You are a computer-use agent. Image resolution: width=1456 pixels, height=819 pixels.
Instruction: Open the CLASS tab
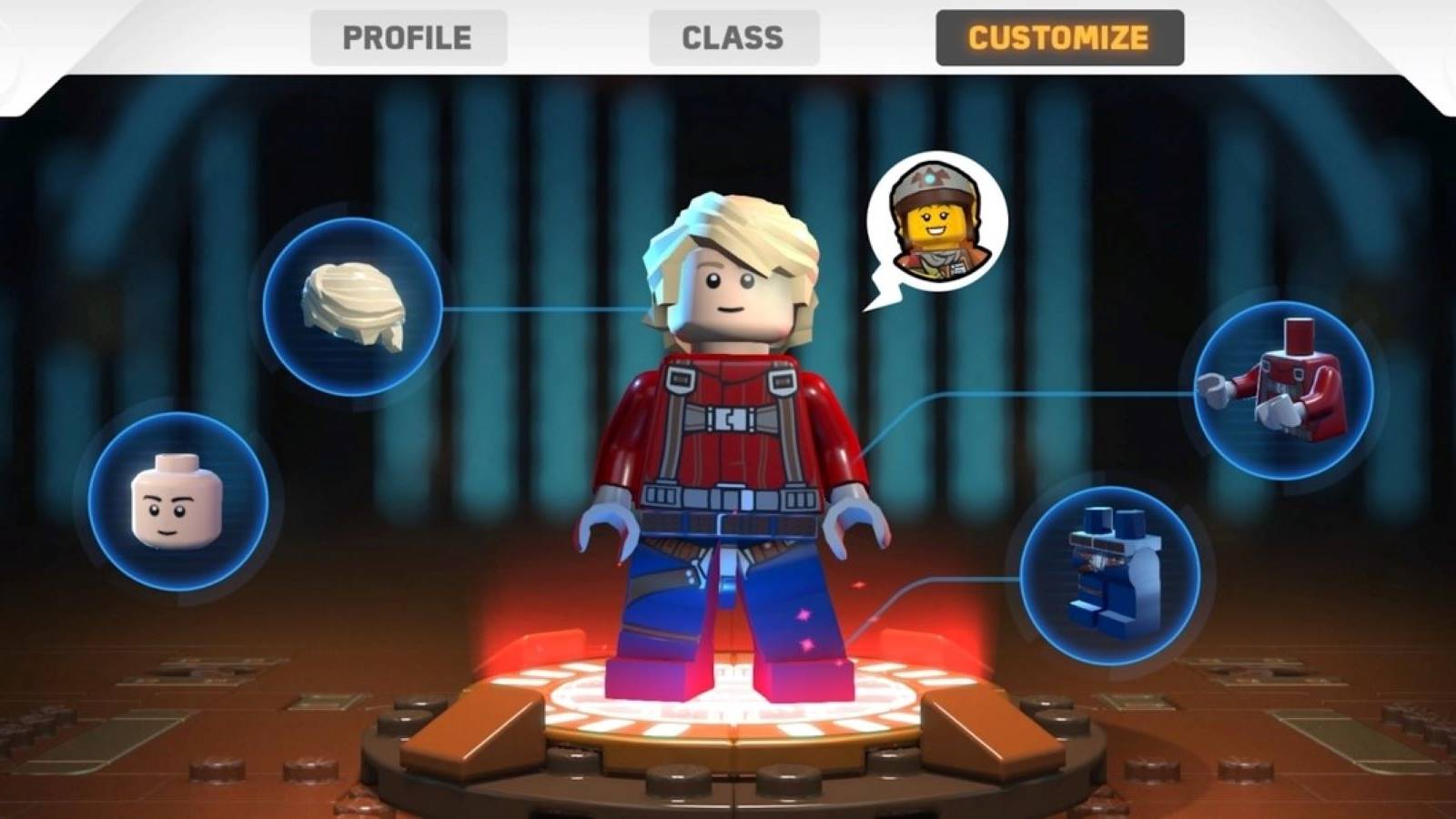pos(733,37)
